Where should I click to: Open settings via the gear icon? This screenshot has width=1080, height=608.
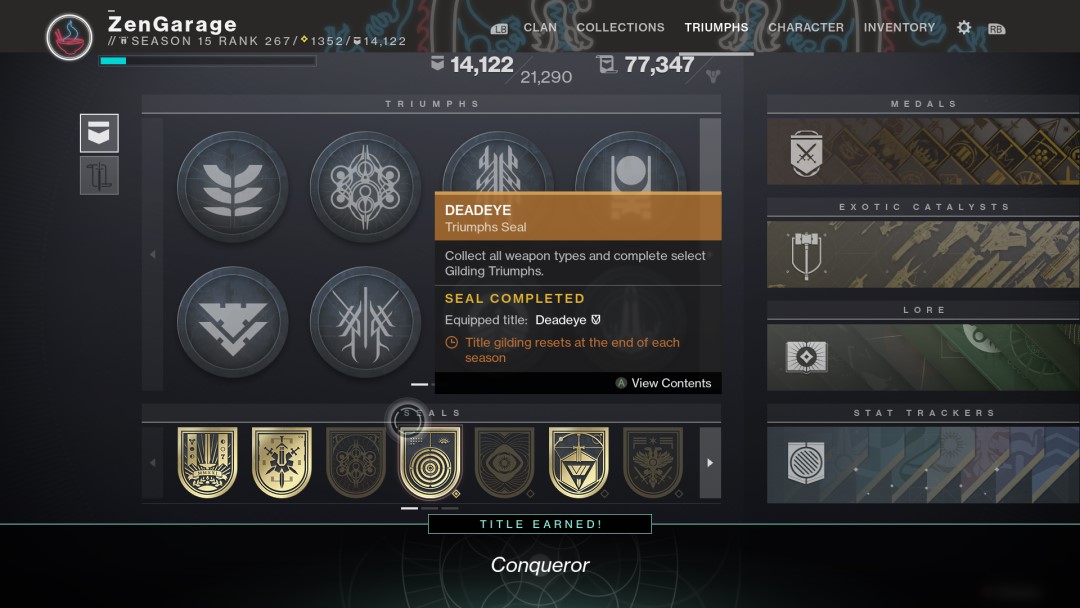point(964,28)
